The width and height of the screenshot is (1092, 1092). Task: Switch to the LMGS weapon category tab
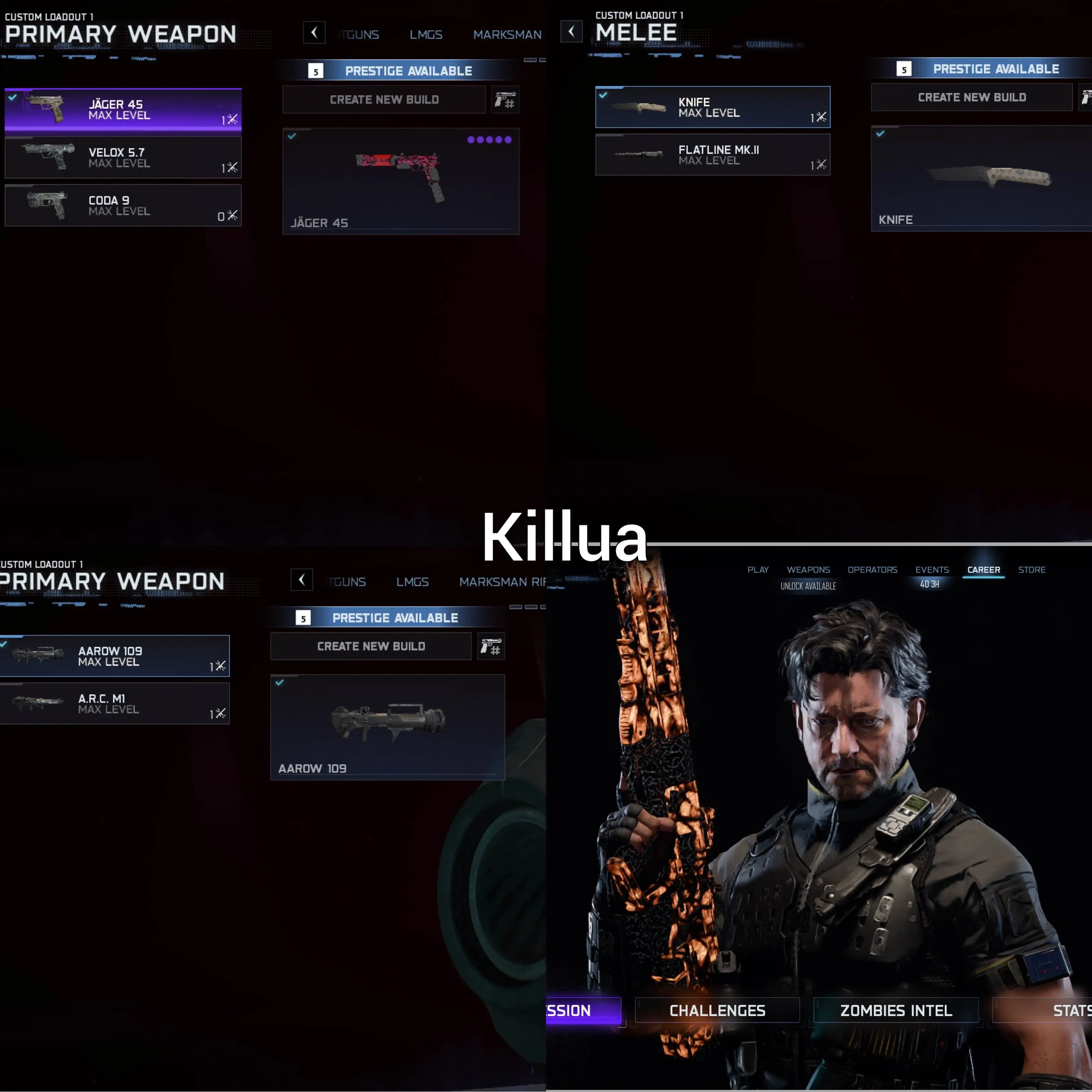(x=426, y=34)
